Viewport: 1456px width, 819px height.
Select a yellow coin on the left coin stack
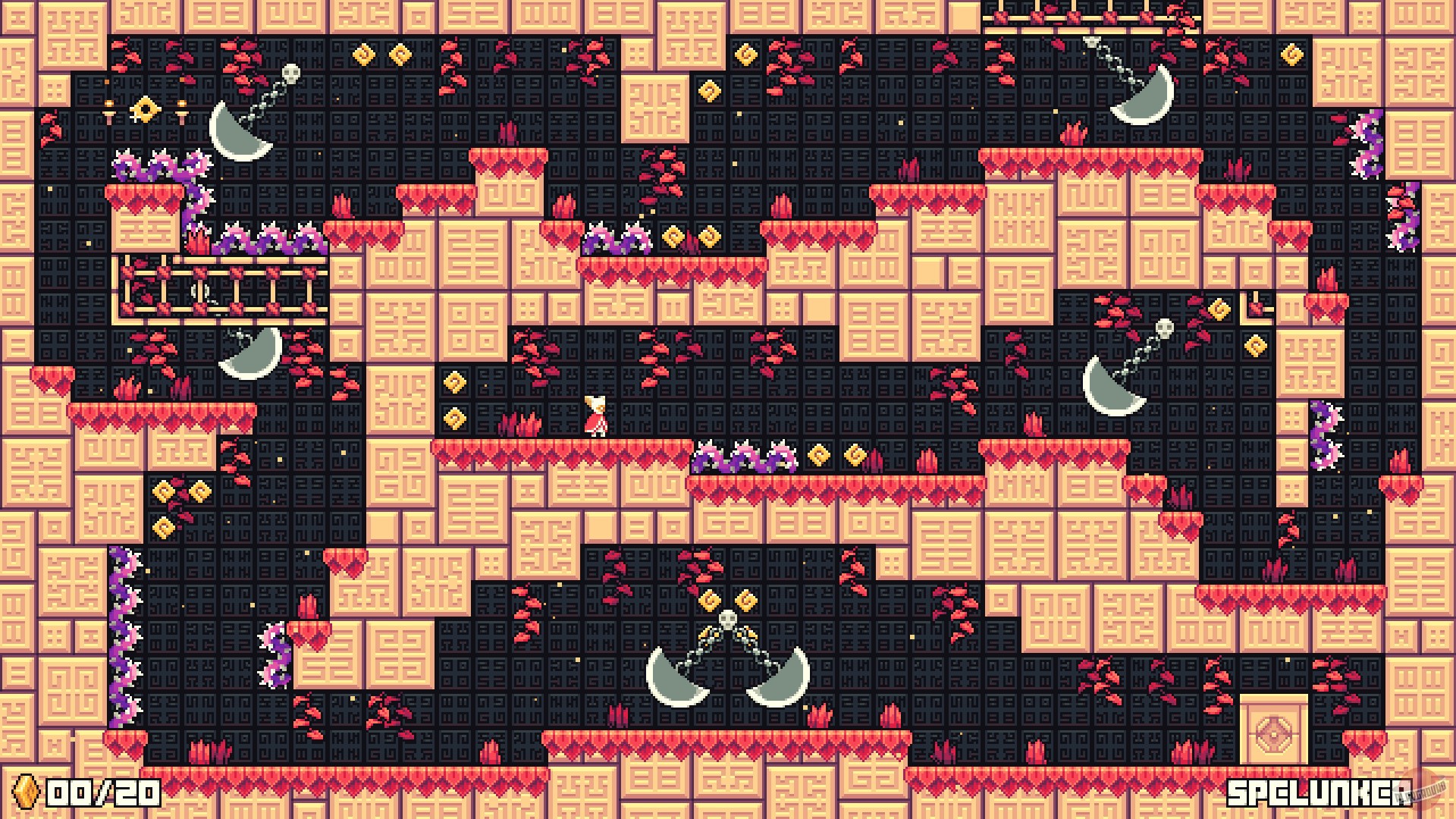tap(163, 491)
